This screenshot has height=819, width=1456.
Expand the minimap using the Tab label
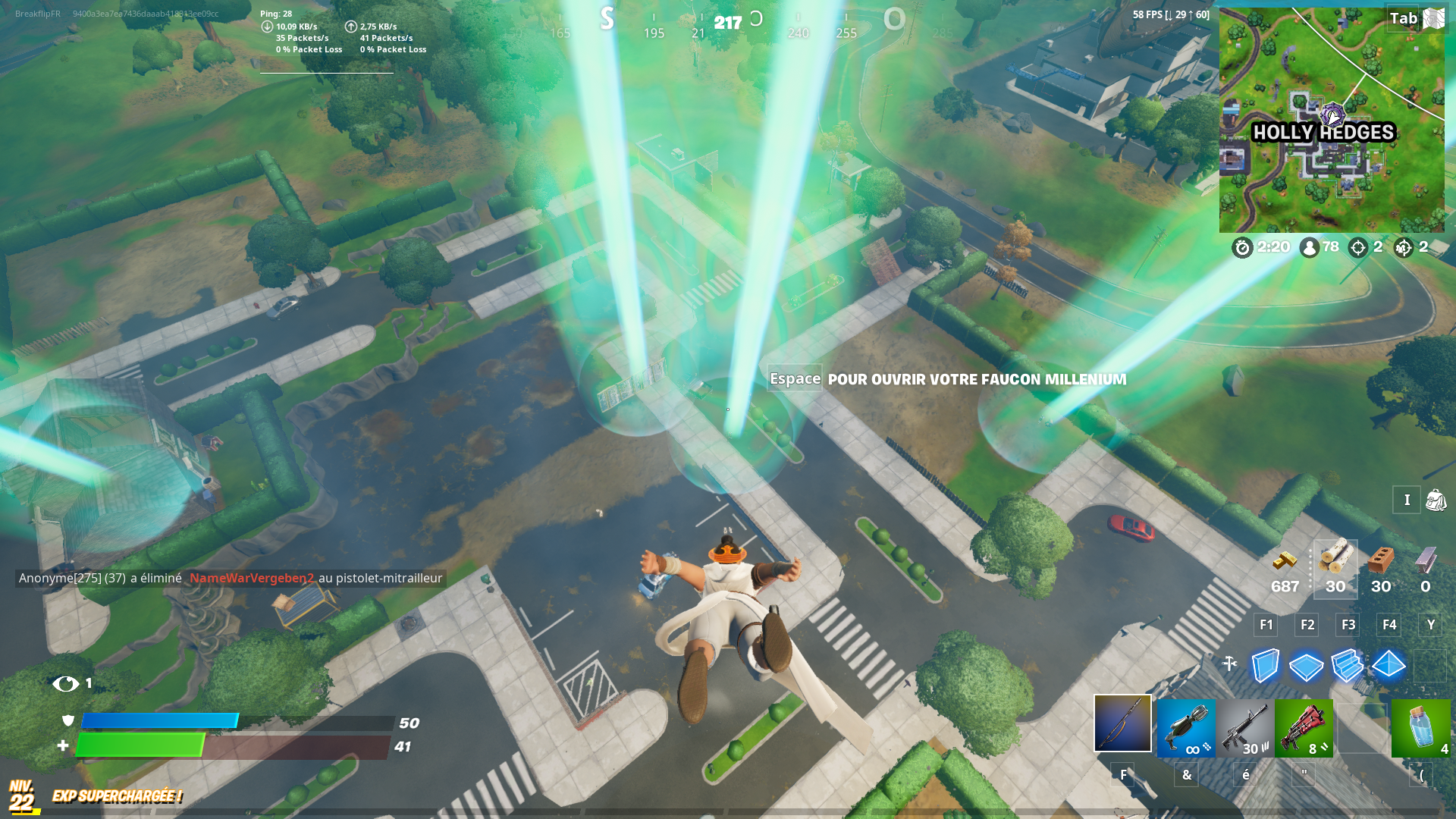coord(1404,19)
